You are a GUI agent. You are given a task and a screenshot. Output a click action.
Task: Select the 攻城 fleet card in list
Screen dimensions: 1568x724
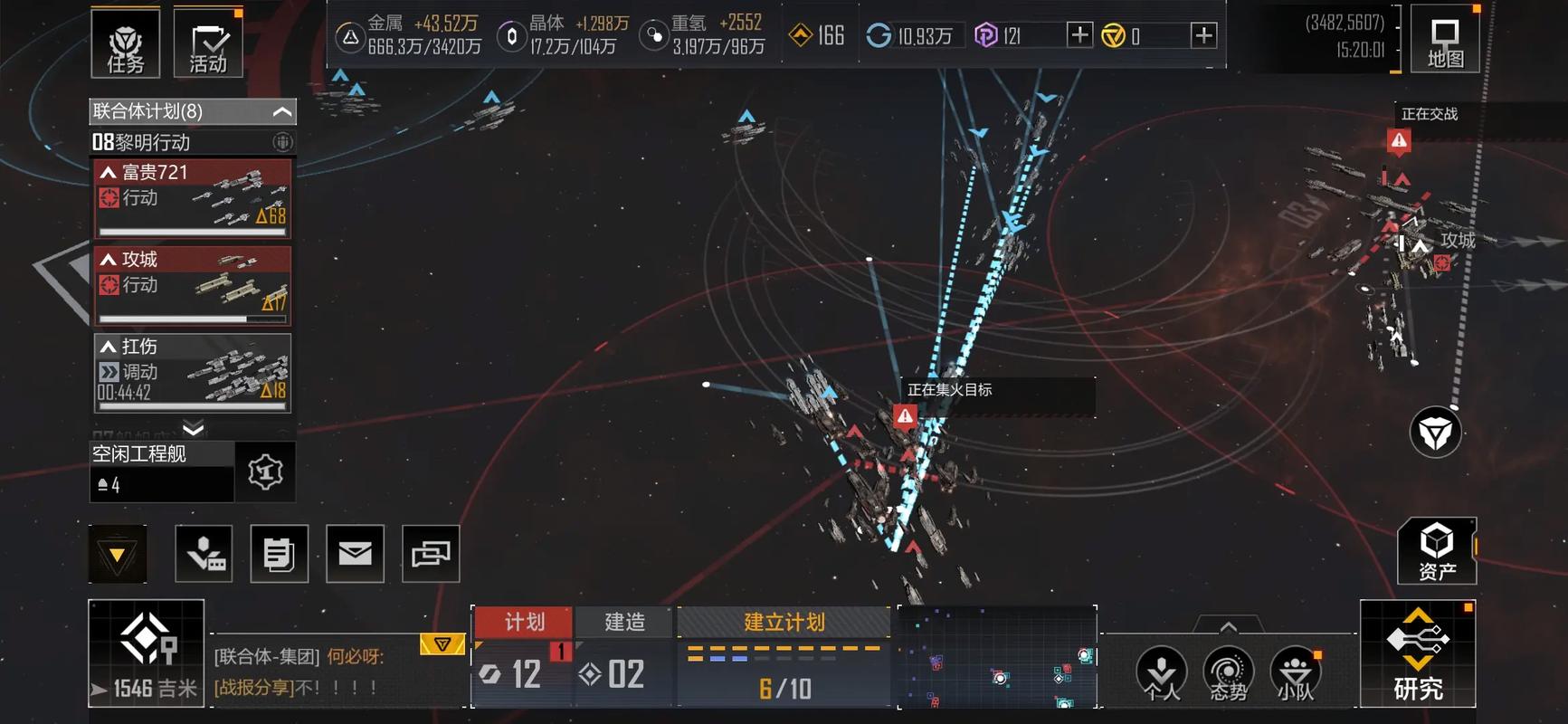click(193, 285)
